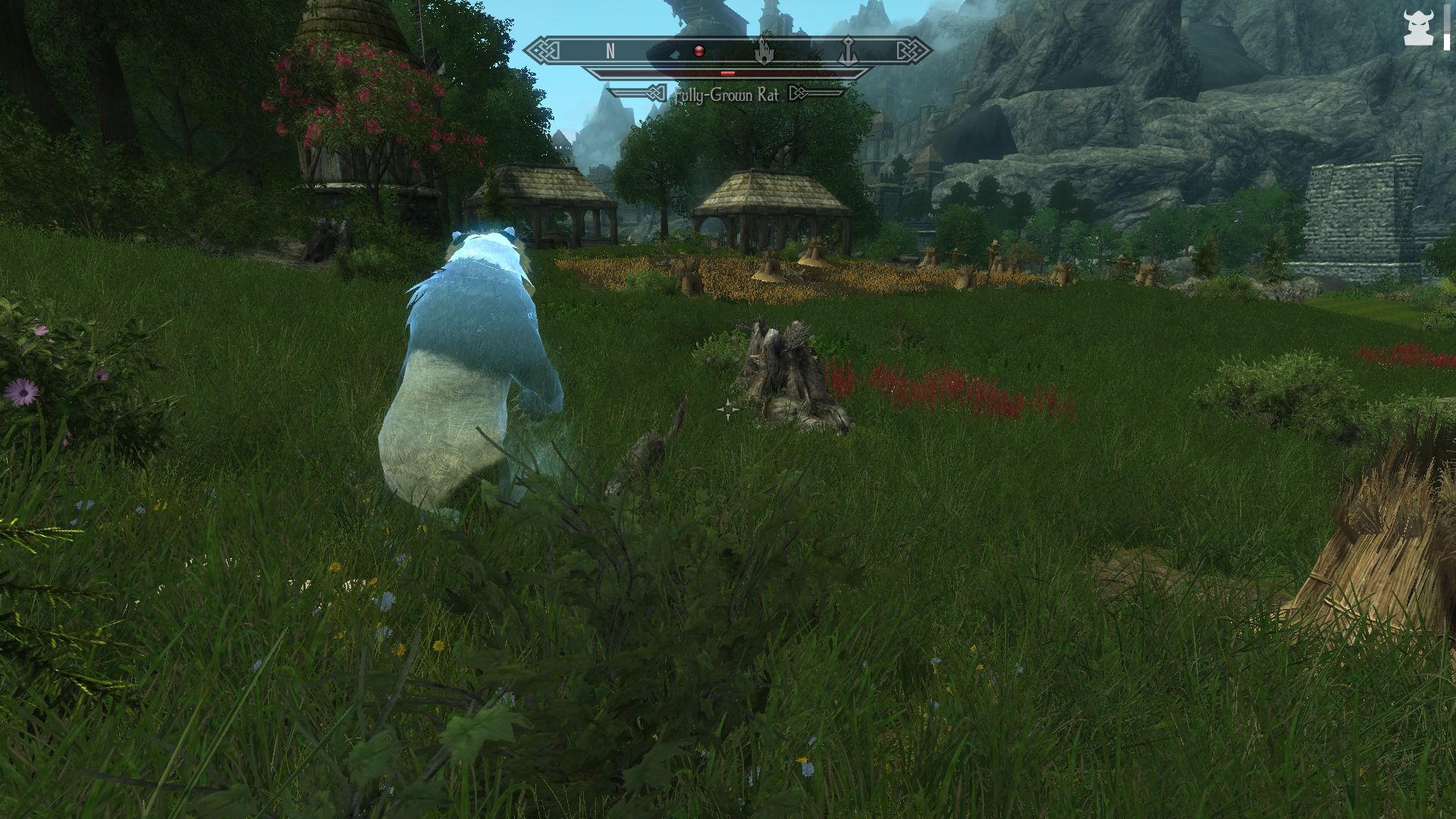Click the castle city marker on the compass
Image resolution: width=1456 pixels, height=819 pixels.
764,52
